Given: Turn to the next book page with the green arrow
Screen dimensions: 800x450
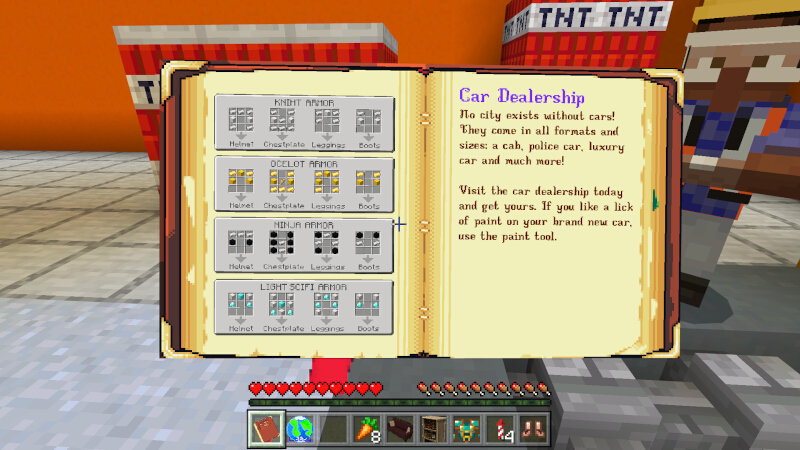Looking at the screenshot, I should (x=655, y=200).
